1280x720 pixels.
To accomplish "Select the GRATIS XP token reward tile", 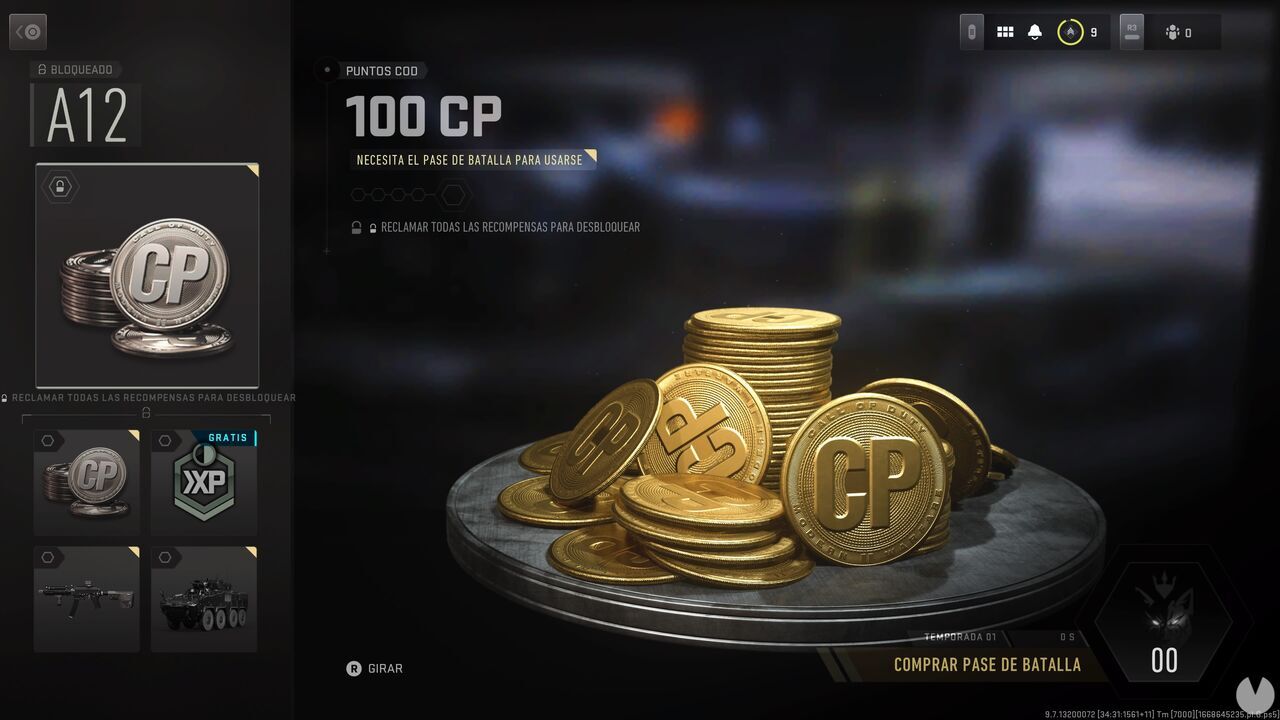I will 203,483.
